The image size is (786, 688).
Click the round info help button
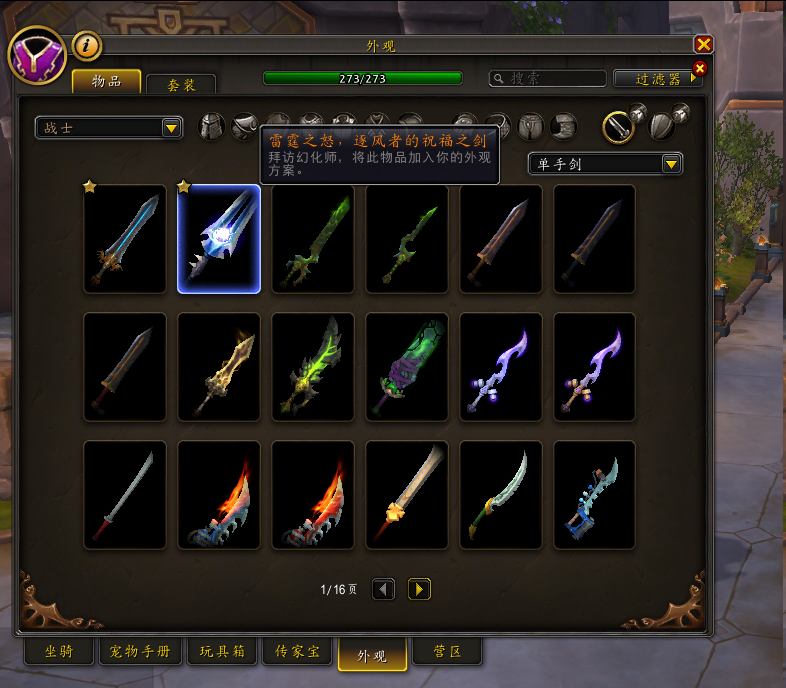coord(87,45)
